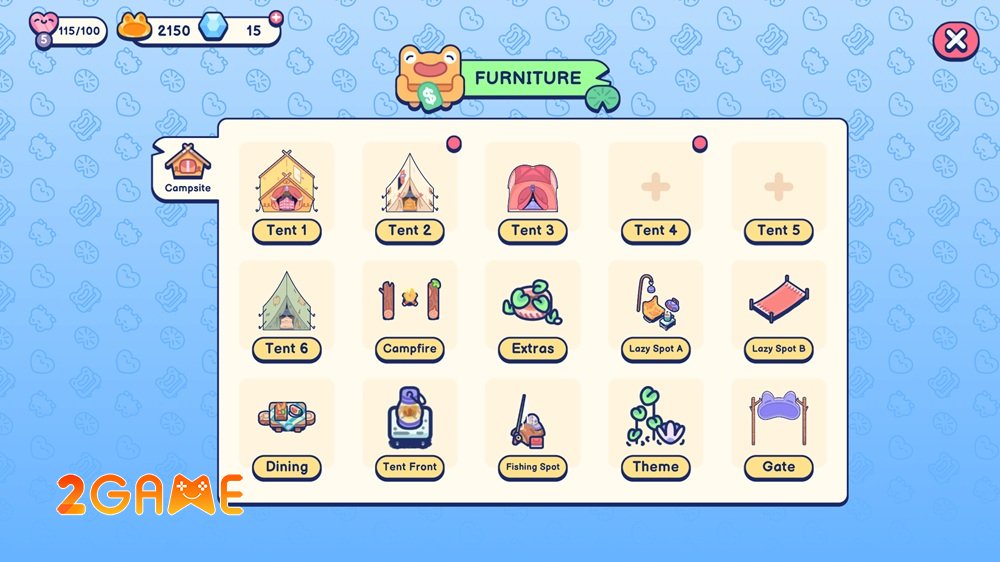
Task: Unlock the Tent 4 empty slot
Action: pos(656,191)
